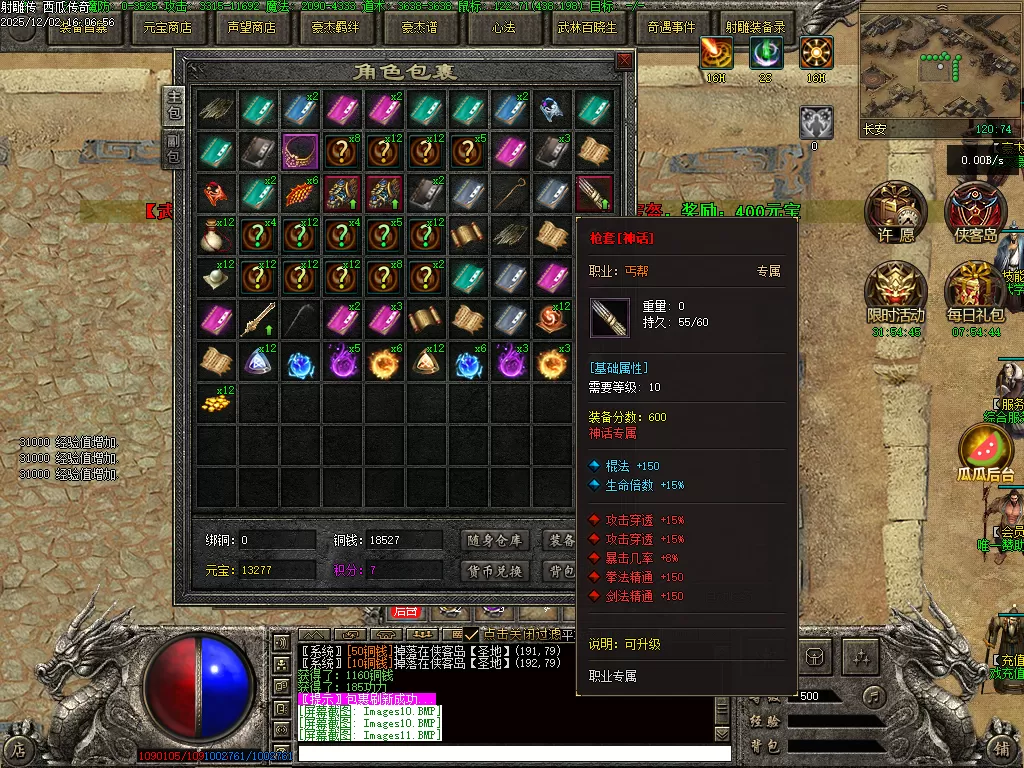Open the 豪杰羁绊 menu
1024x768 pixels.
click(x=335, y=28)
